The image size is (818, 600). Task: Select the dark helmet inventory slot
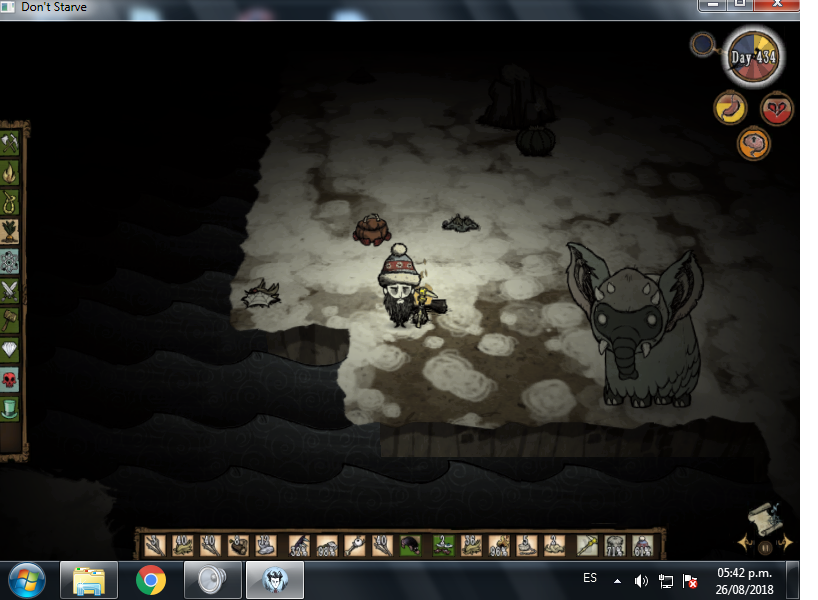click(x=410, y=546)
